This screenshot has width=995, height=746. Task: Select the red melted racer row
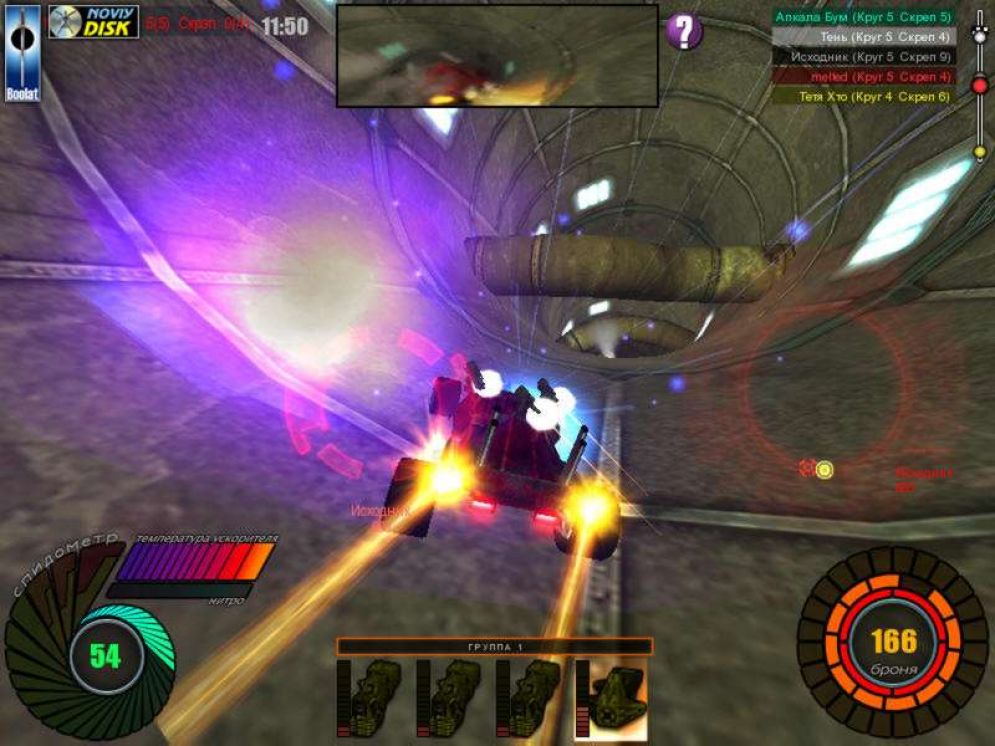[863, 77]
